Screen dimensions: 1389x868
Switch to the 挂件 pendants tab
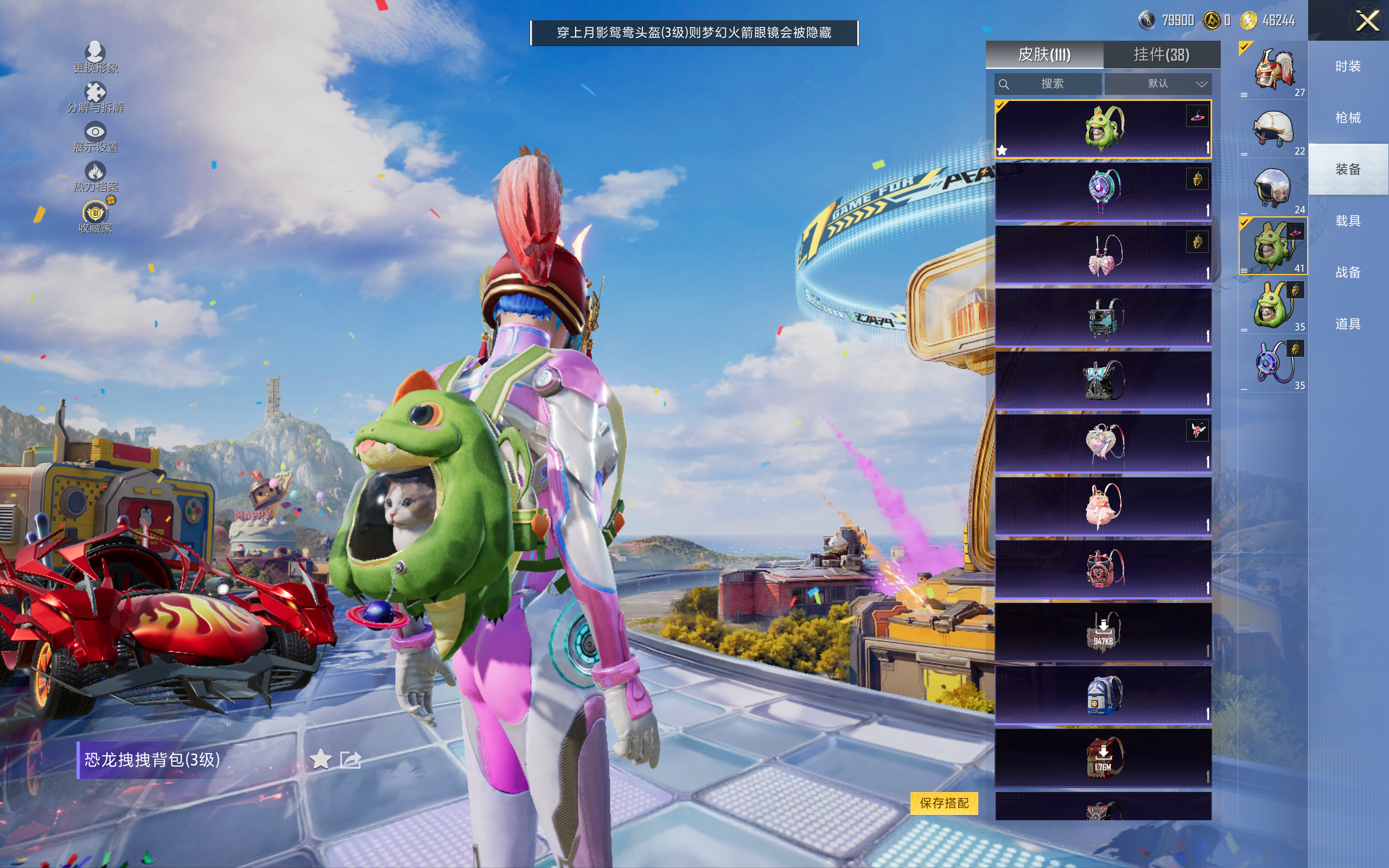(1161, 55)
